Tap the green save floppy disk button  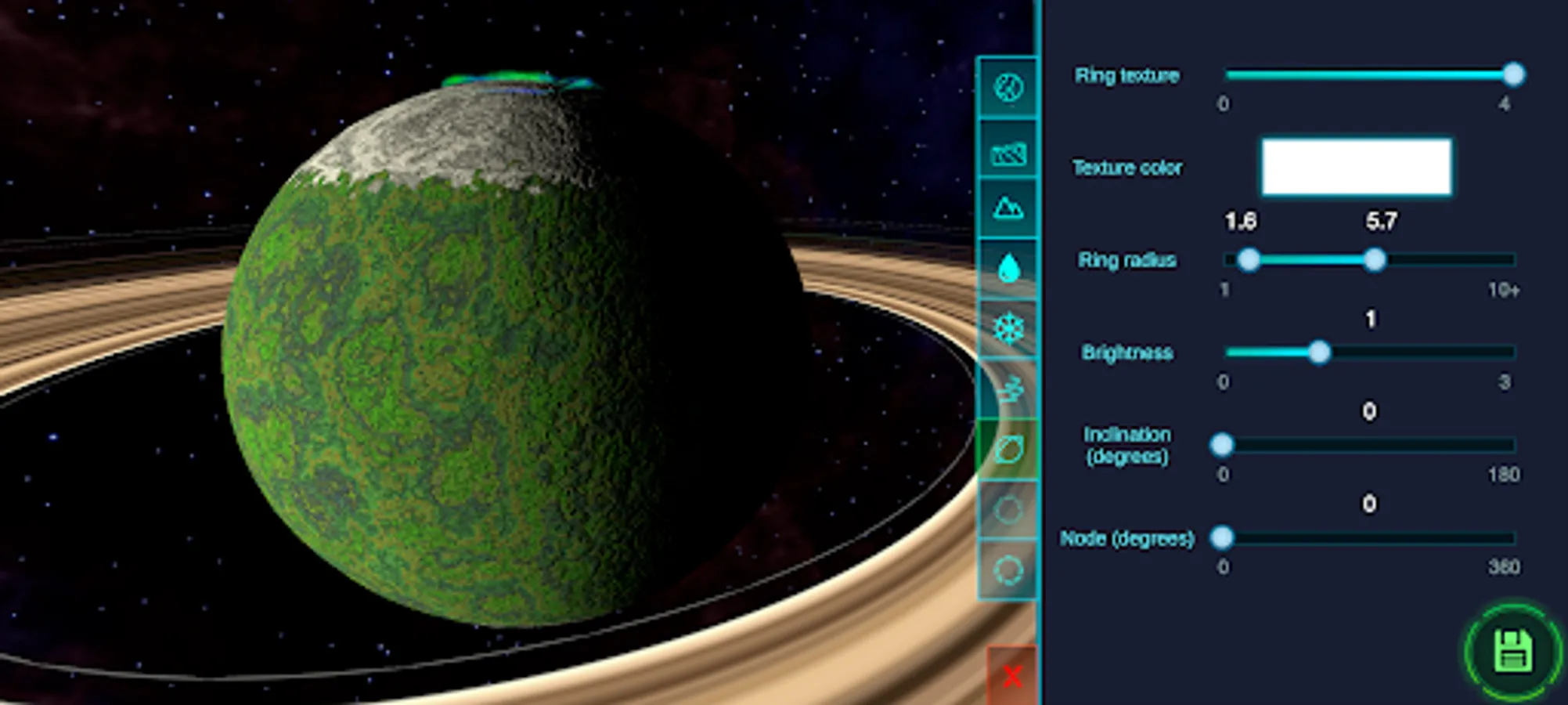1513,652
